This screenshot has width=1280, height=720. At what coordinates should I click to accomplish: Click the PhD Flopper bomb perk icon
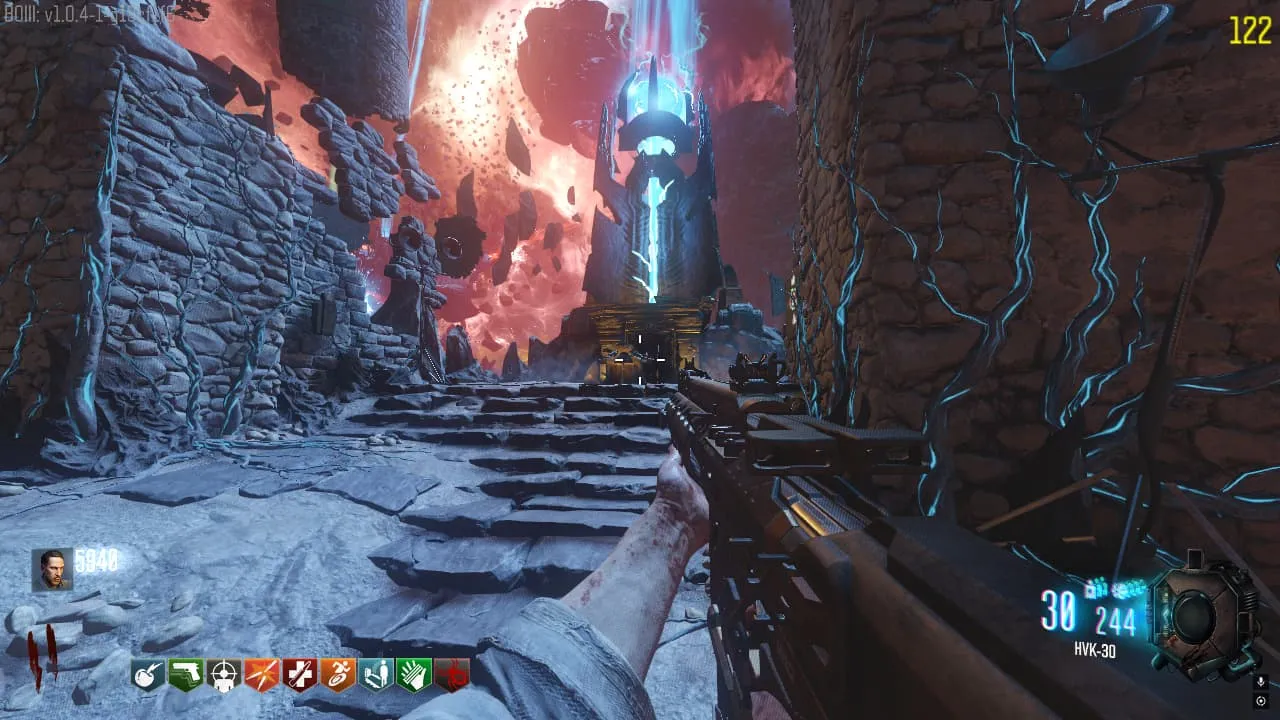point(148,676)
